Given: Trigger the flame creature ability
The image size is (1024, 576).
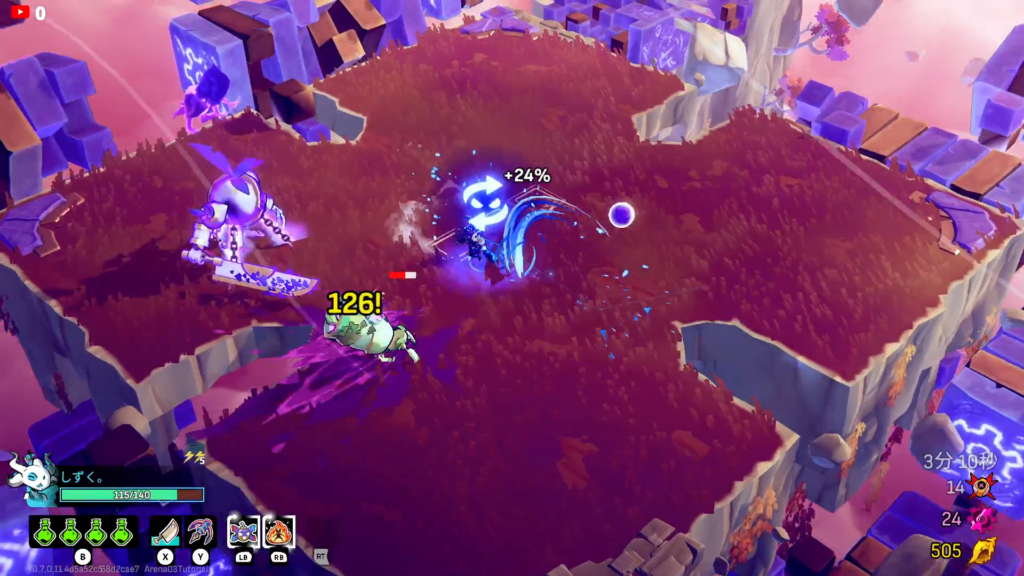Looking at the screenshot, I should point(279,531).
